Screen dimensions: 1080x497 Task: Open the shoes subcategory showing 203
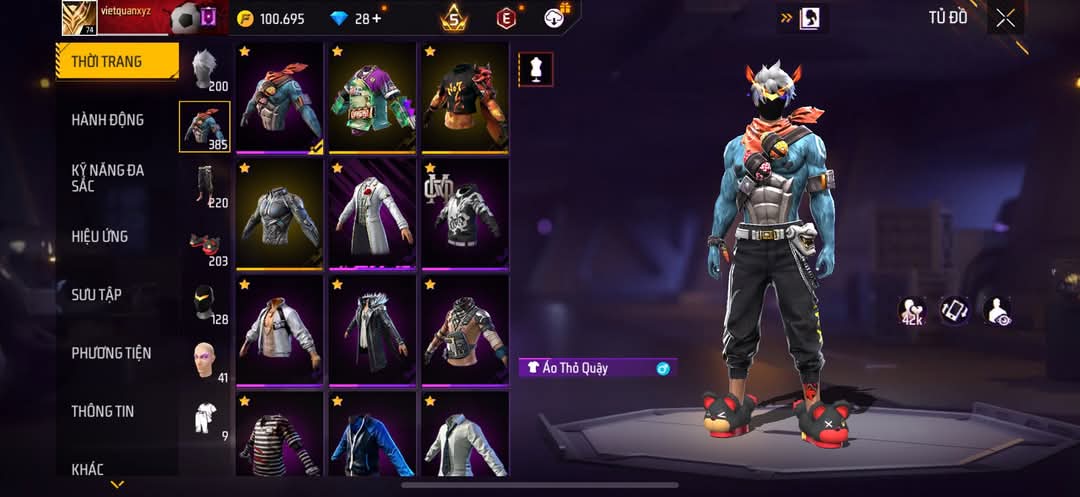coord(205,245)
